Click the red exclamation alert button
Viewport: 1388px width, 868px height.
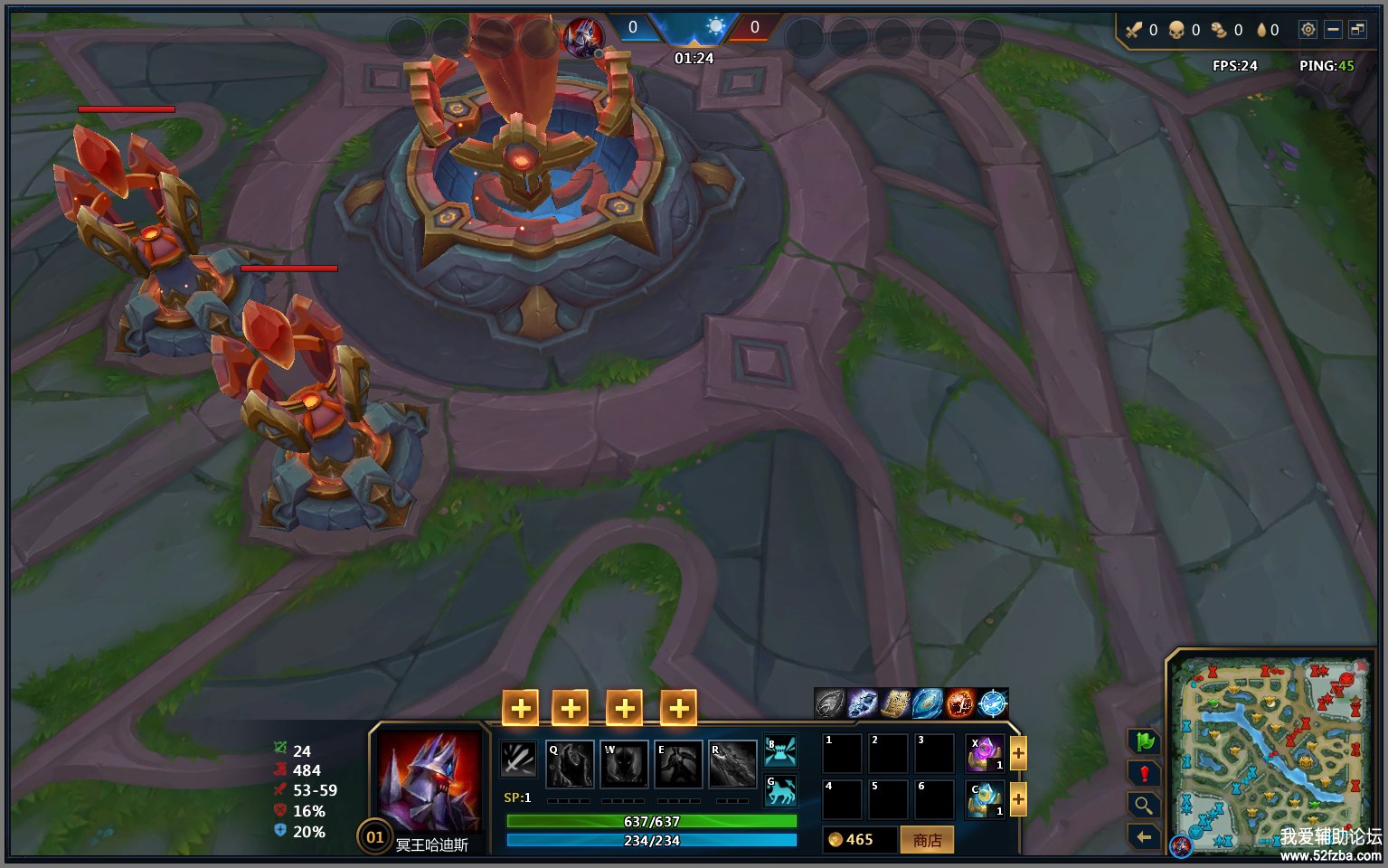tap(1144, 773)
